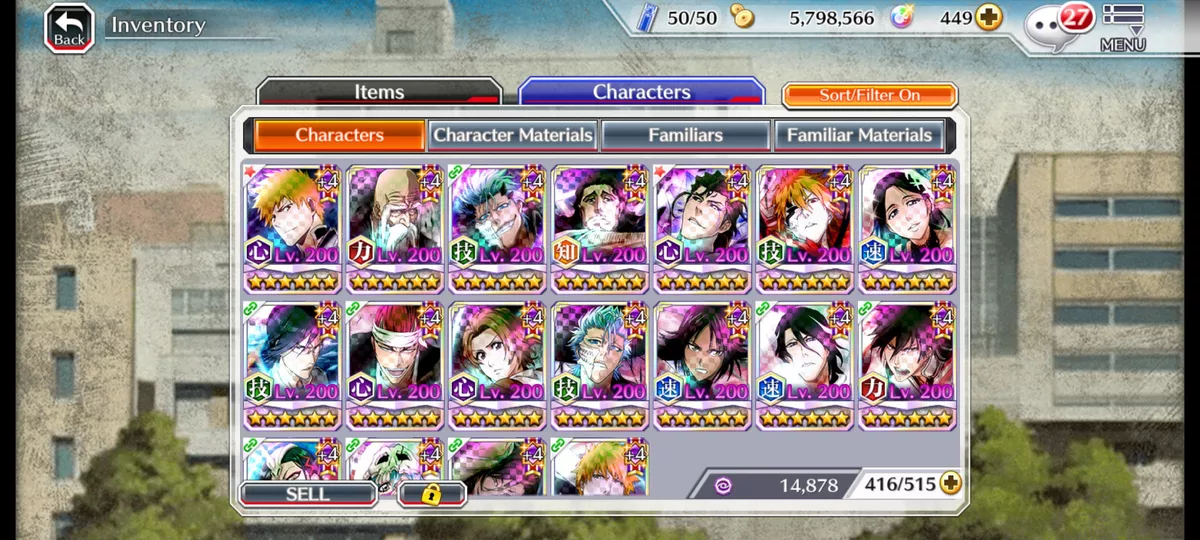
Task: Expand inventory capacity beside 416/515
Action: pos(949,484)
